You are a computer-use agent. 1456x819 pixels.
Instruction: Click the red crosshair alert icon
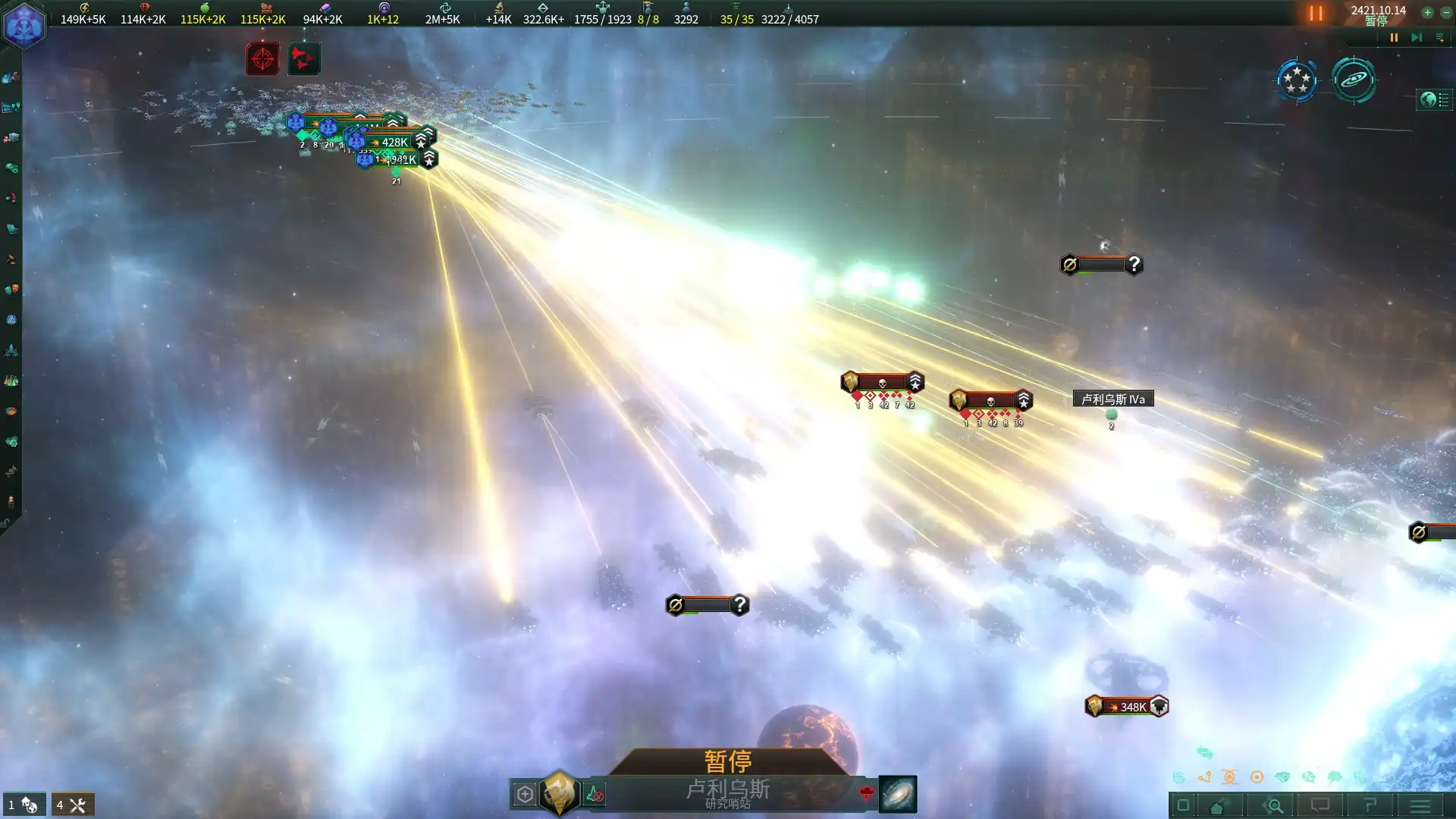[x=262, y=58]
